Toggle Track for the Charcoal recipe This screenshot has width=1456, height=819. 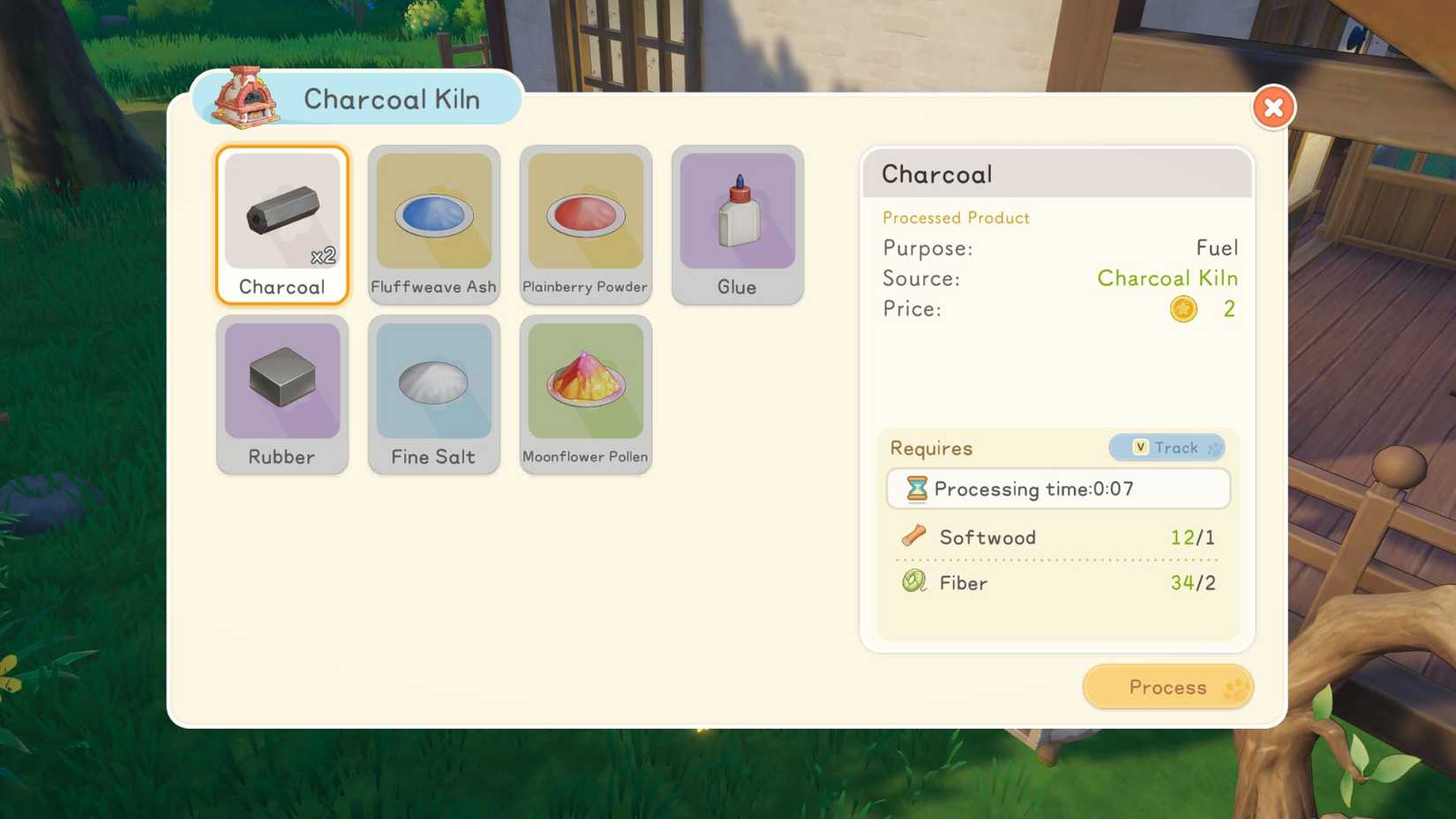tap(1167, 447)
